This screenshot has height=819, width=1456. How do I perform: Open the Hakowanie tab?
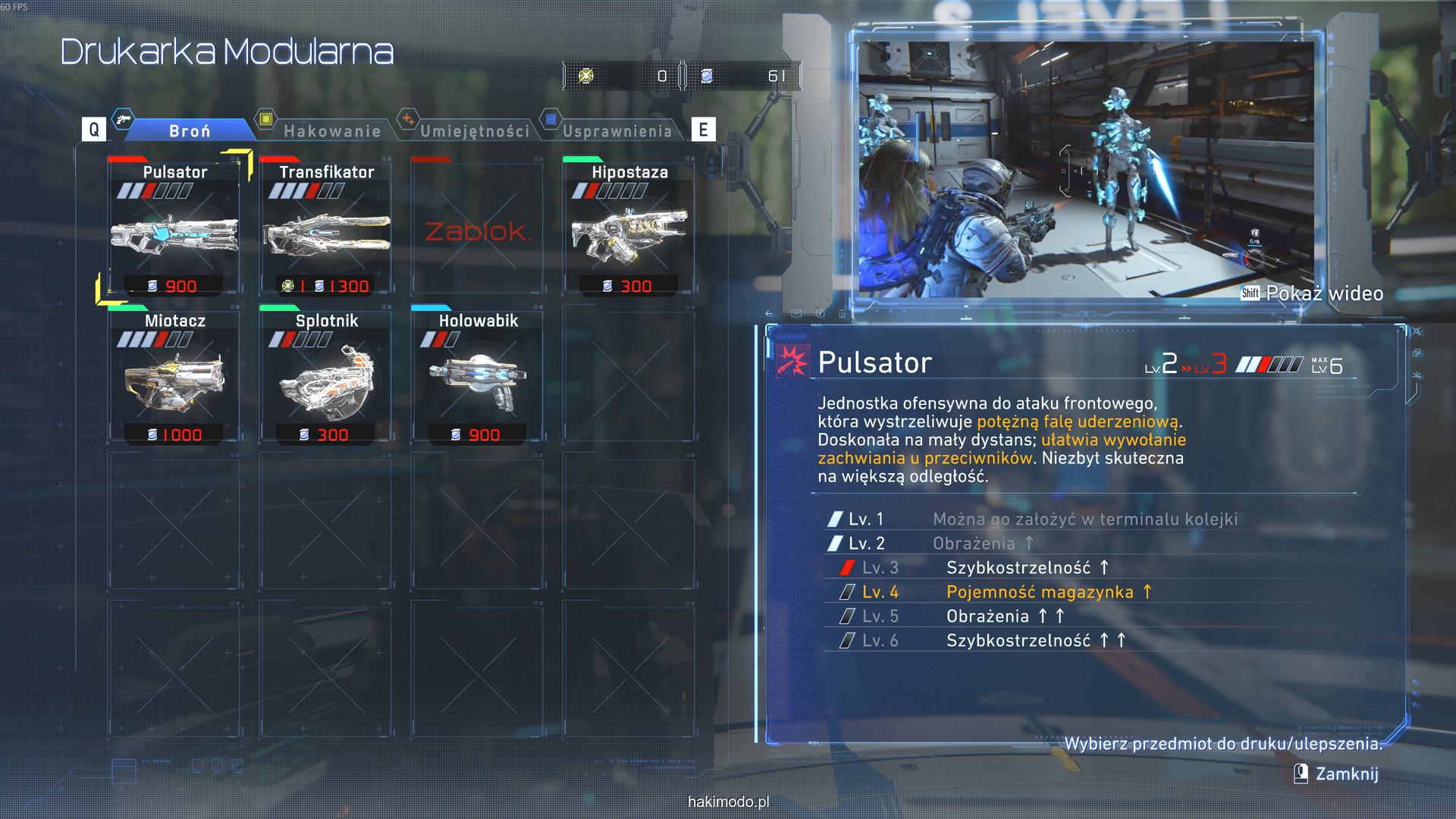coord(331,130)
